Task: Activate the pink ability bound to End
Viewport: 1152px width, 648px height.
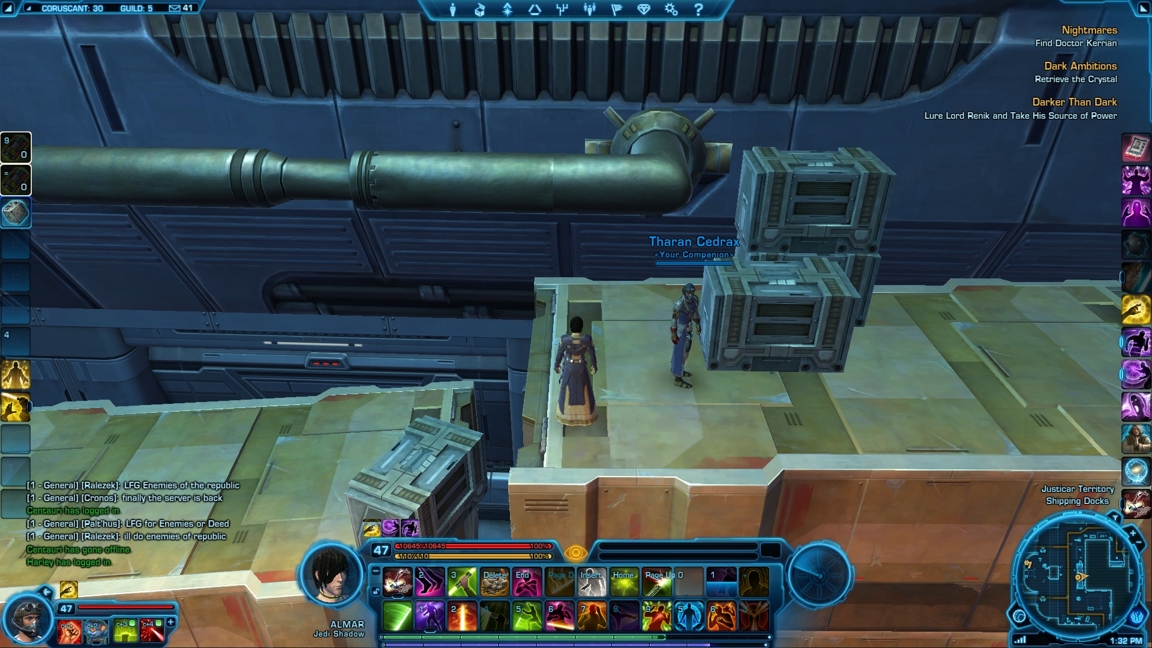Action: tap(527, 581)
